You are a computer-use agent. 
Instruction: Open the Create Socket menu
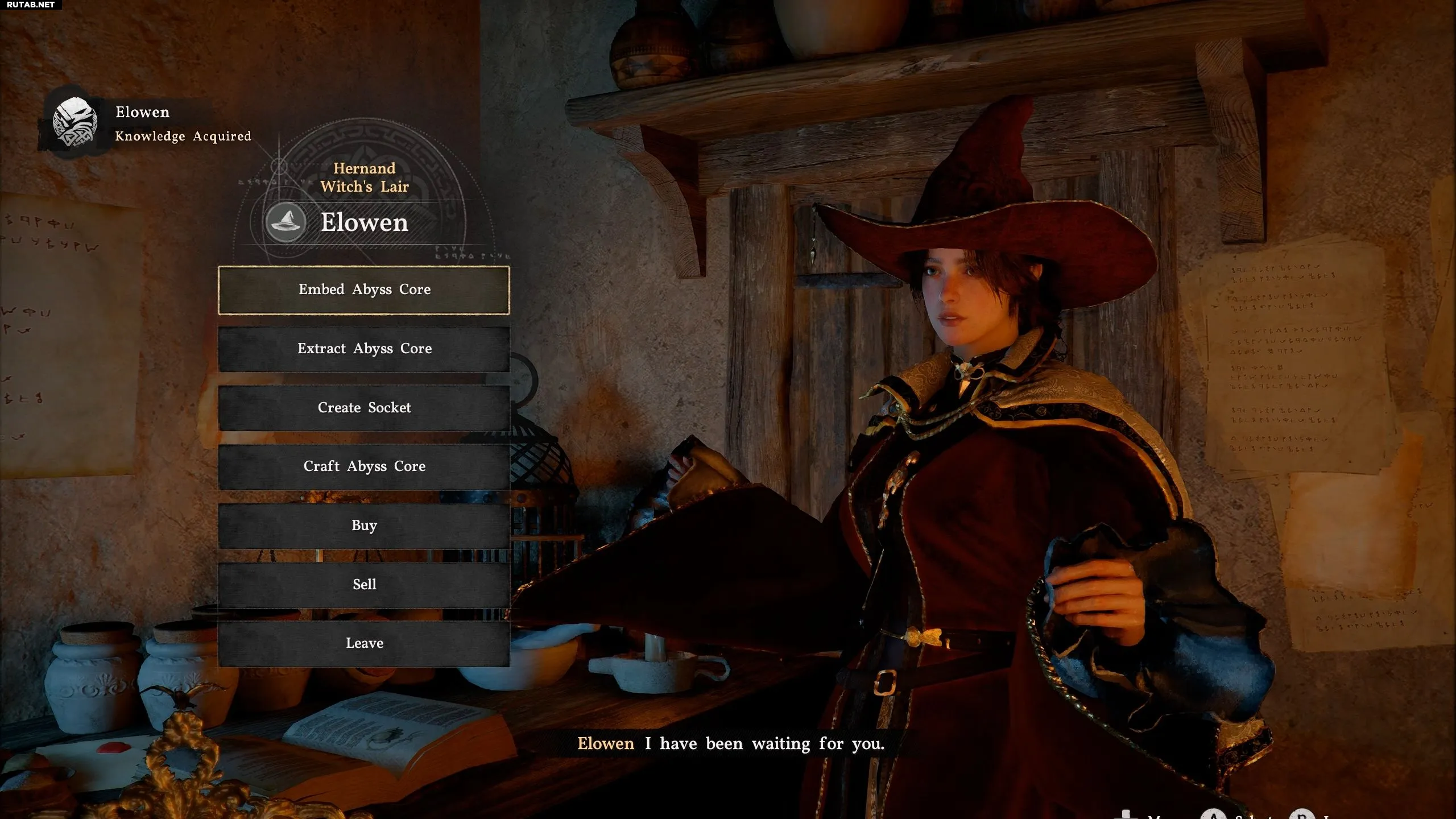point(364,408)
